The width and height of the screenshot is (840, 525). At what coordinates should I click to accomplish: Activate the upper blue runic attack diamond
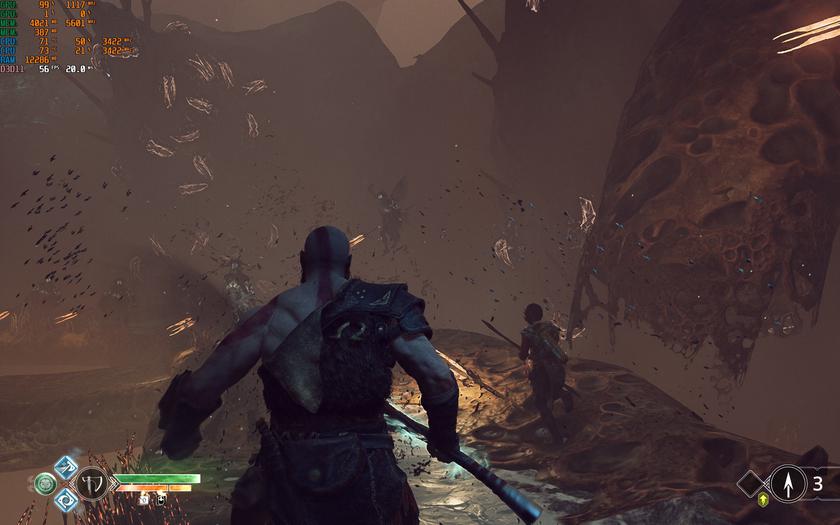[x=66, y=467]
